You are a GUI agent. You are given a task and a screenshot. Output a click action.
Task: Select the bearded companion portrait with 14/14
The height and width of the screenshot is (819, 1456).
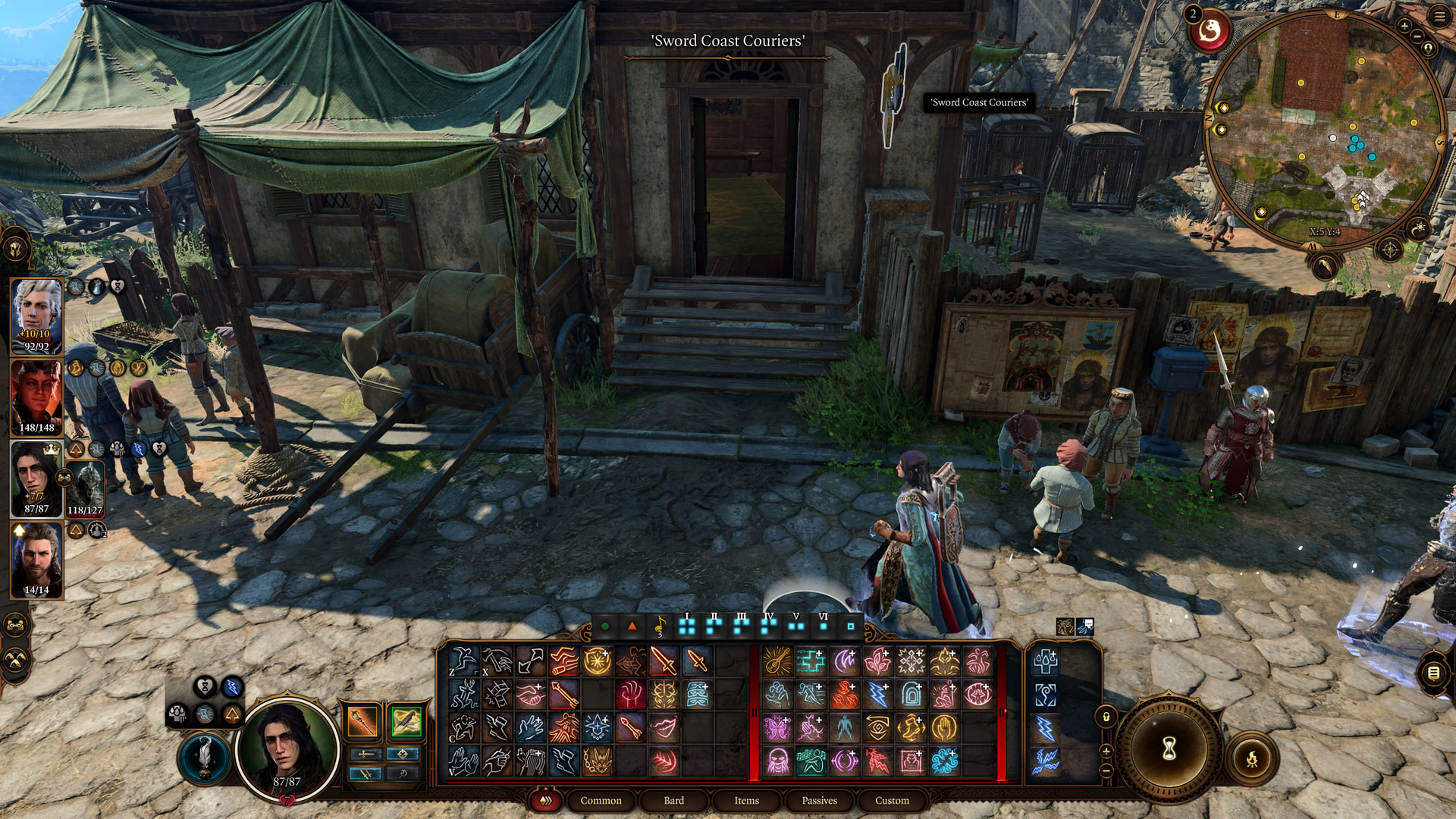click(x=36, y=560)
